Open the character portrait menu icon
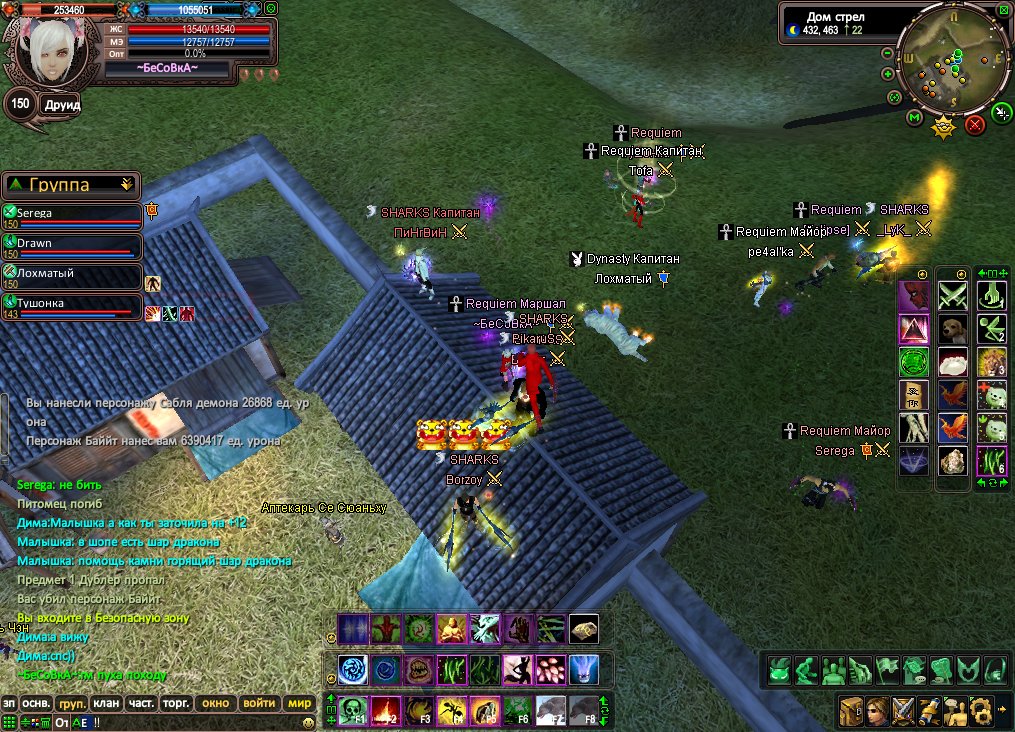This screenshot has height=732, width=1015. [x=877, y=711]
